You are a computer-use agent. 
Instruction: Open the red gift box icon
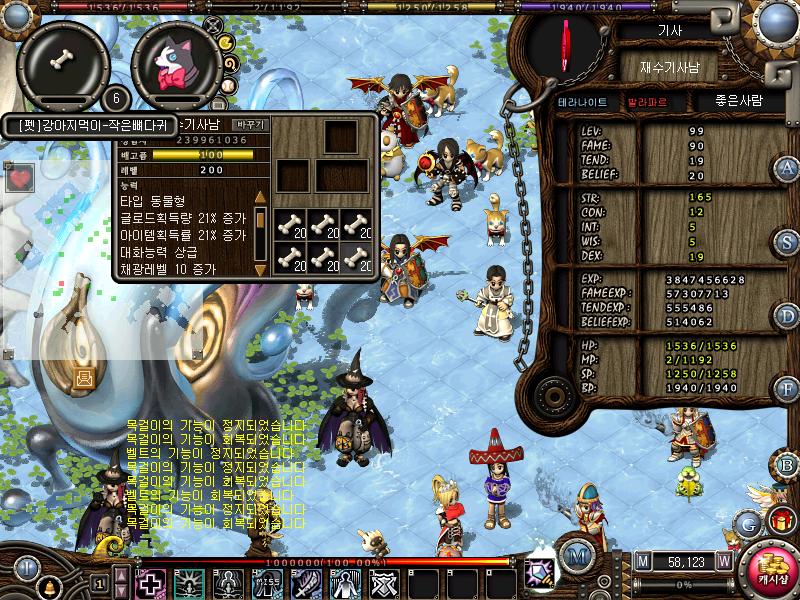pos(779,520)
